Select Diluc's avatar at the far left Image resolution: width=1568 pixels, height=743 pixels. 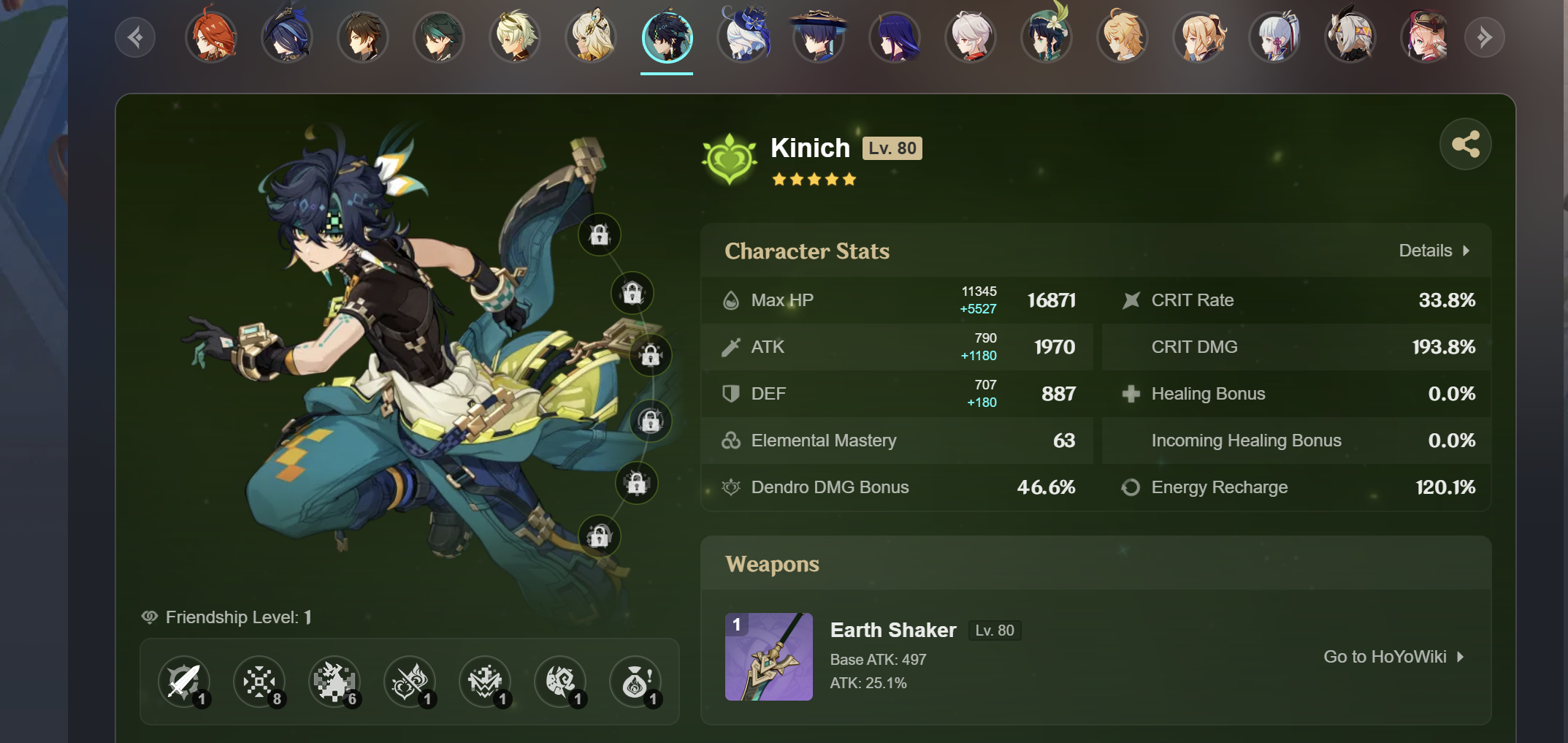pos(212,37)
